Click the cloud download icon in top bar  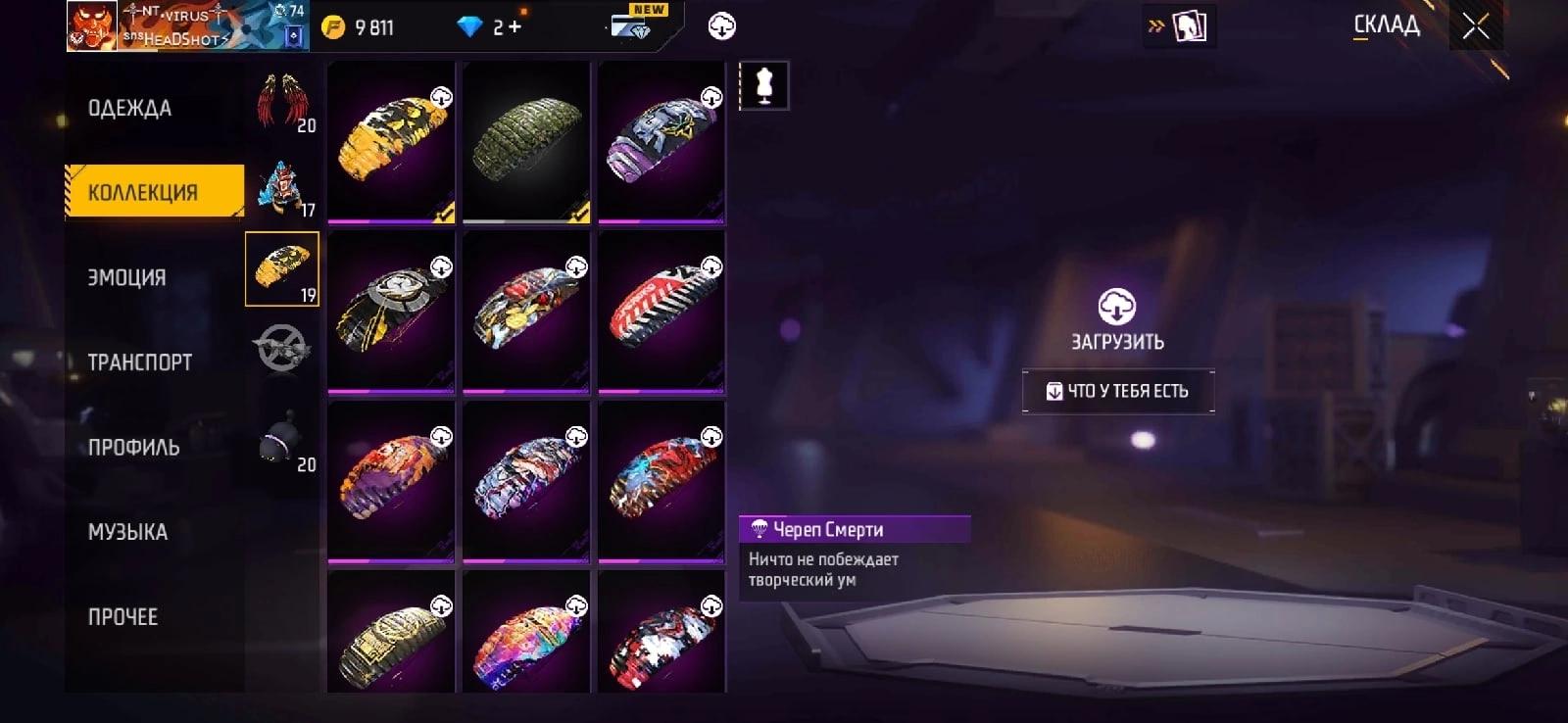[x=722, y=26]
